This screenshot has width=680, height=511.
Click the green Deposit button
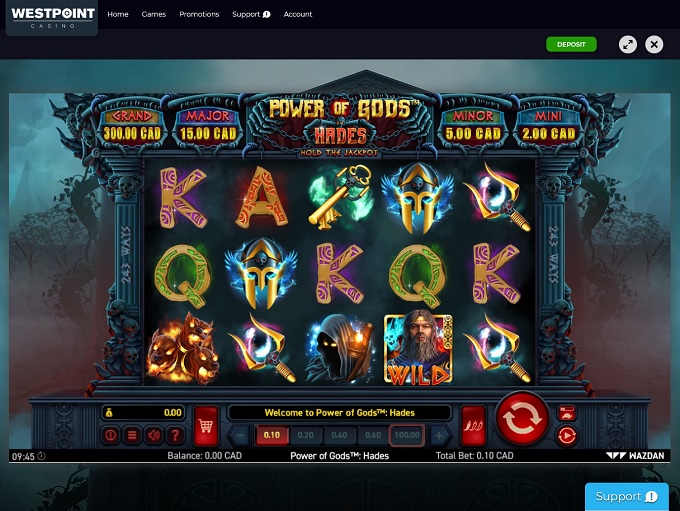(x=571, y=44)
